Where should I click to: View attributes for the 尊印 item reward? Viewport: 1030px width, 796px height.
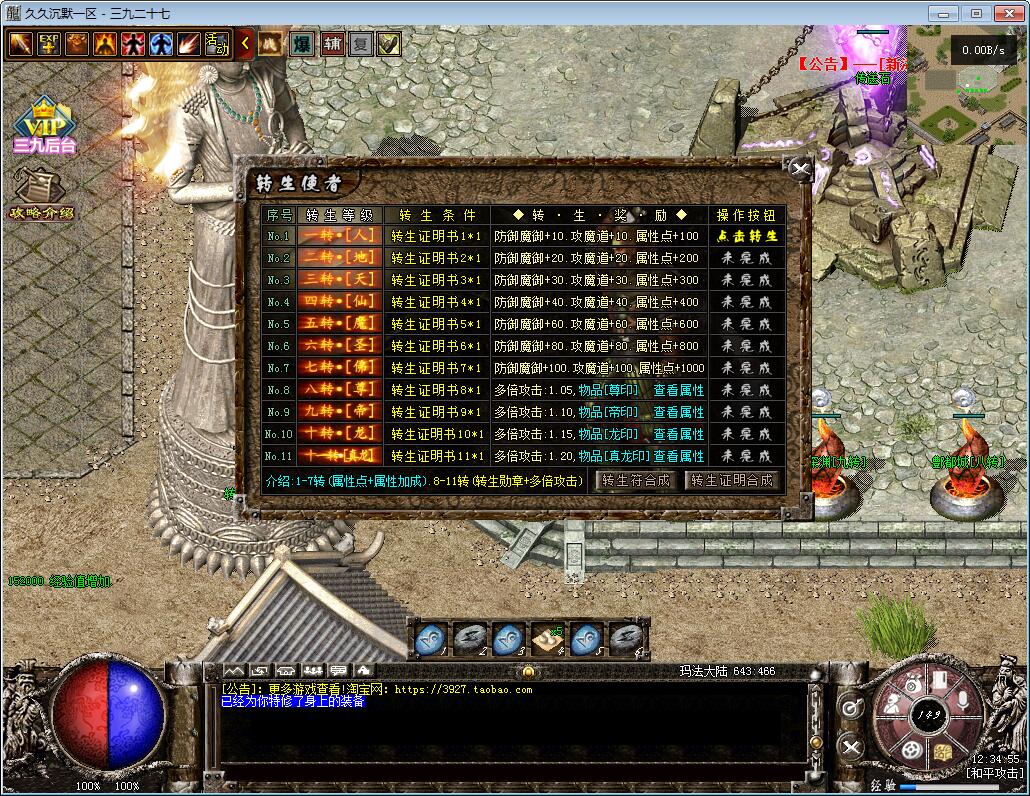[679, 390]
